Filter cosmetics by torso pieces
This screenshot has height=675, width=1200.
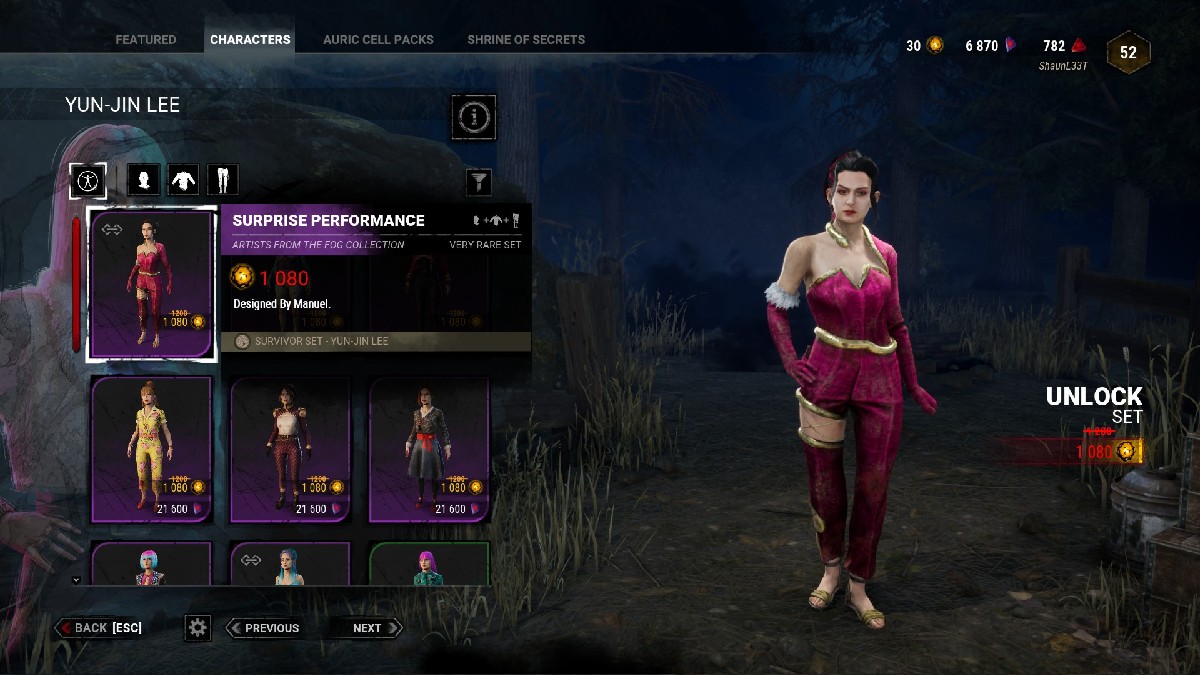tap(184, 180)
